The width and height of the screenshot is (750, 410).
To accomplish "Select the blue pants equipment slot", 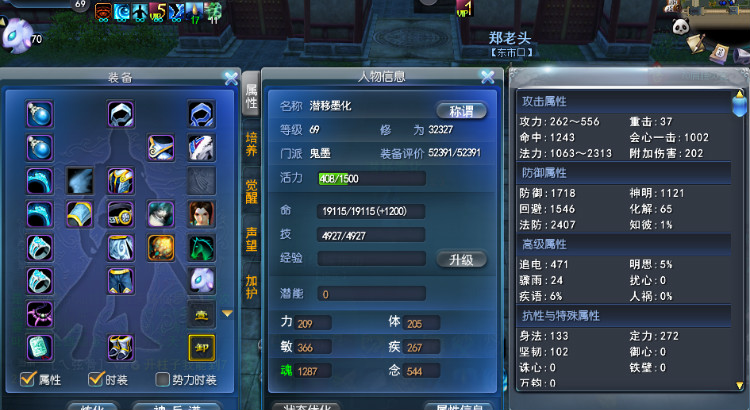I will click(121, 281).
